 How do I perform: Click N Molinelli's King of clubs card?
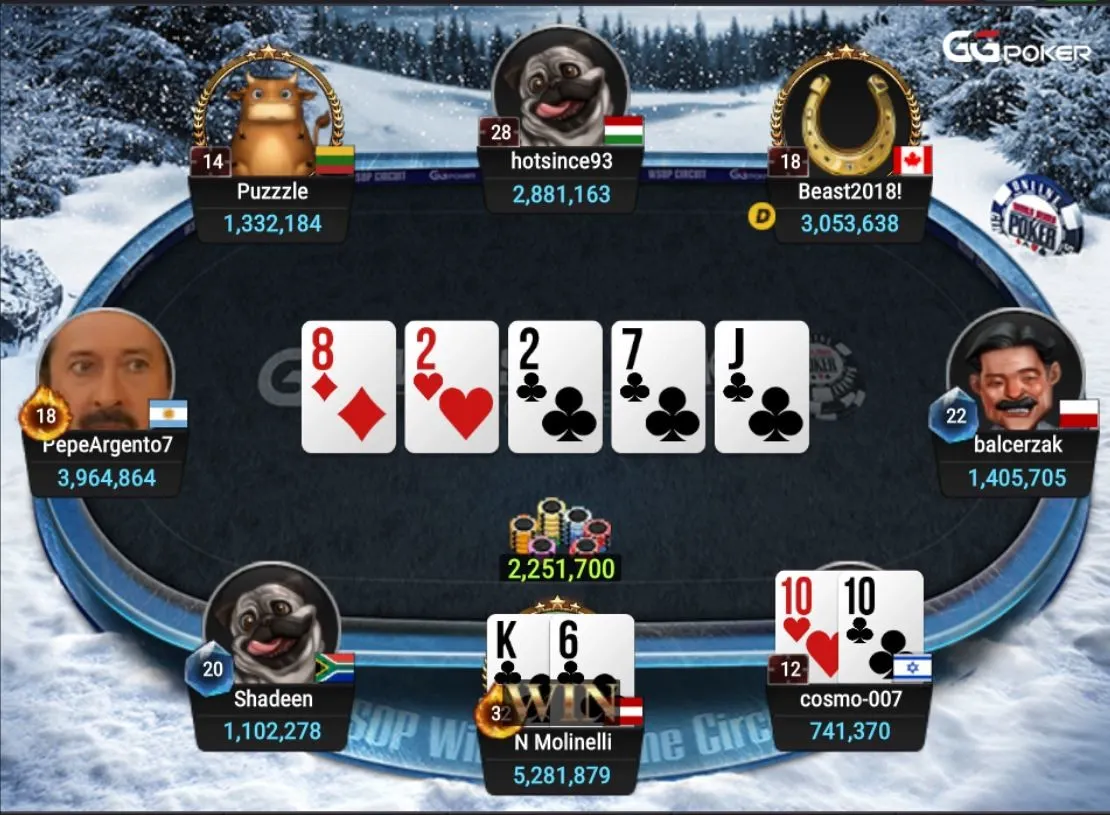517,655
